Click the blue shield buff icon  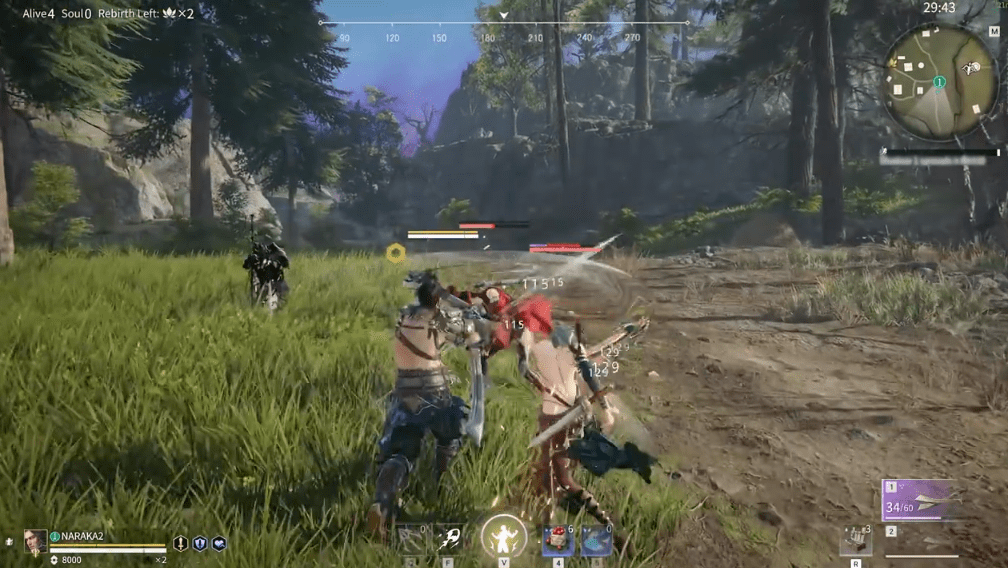[200, 543]
